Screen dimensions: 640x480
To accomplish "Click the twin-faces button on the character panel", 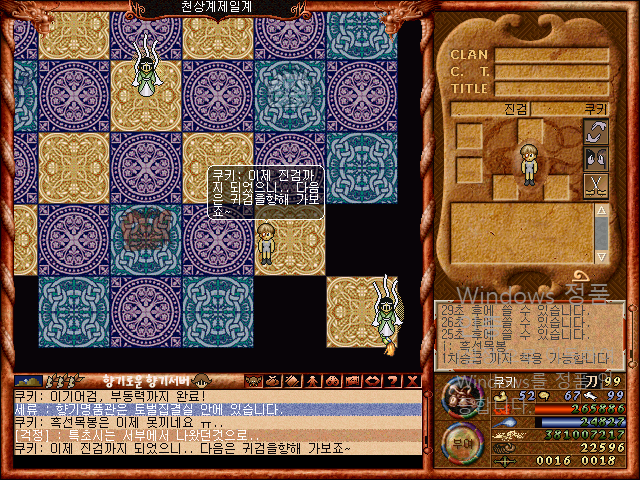I will 596,159.
